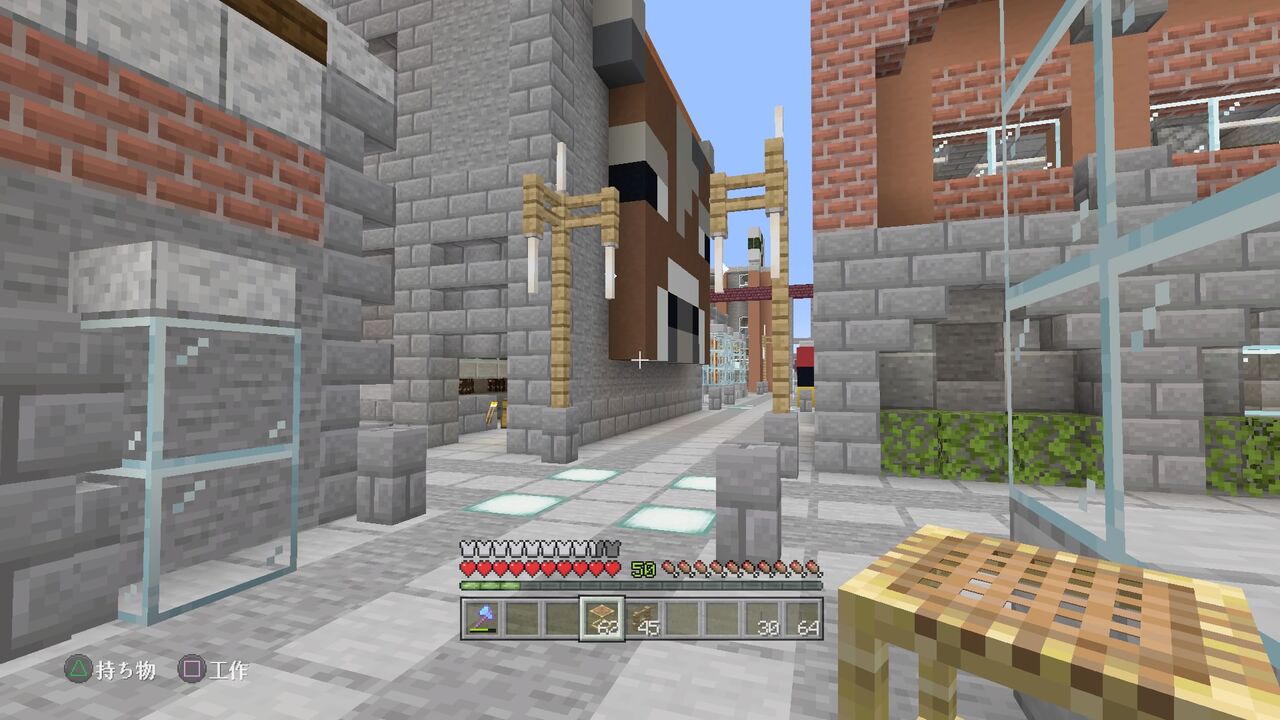
Task: Select an empty hotbar slot left of the axe
Action: pos(562,617)
